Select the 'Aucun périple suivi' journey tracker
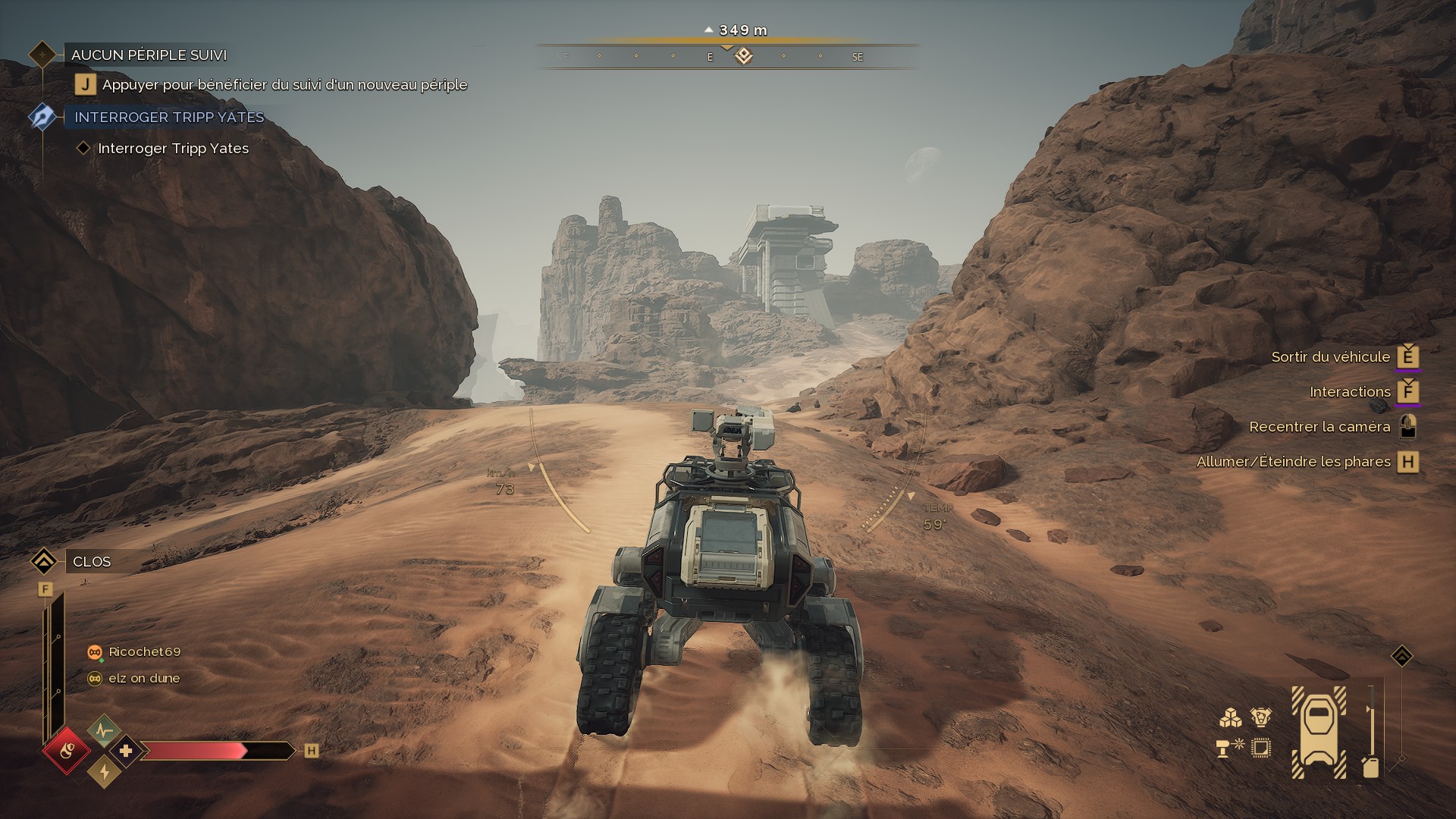The height and width of the screenshot is (819, 1456). point(149,55)
